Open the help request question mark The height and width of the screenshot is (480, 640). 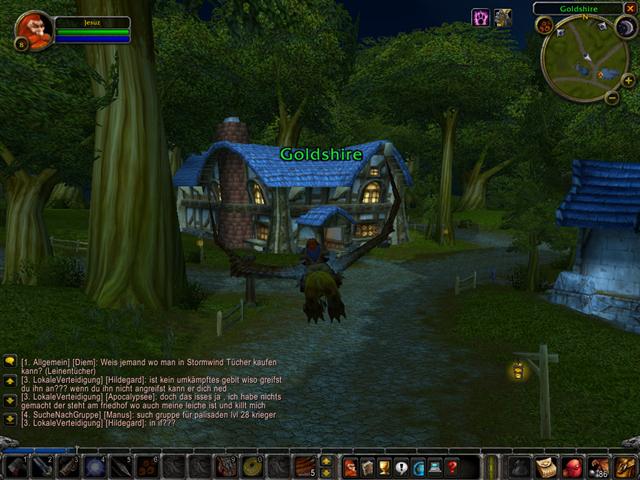[x=452, y=467]
